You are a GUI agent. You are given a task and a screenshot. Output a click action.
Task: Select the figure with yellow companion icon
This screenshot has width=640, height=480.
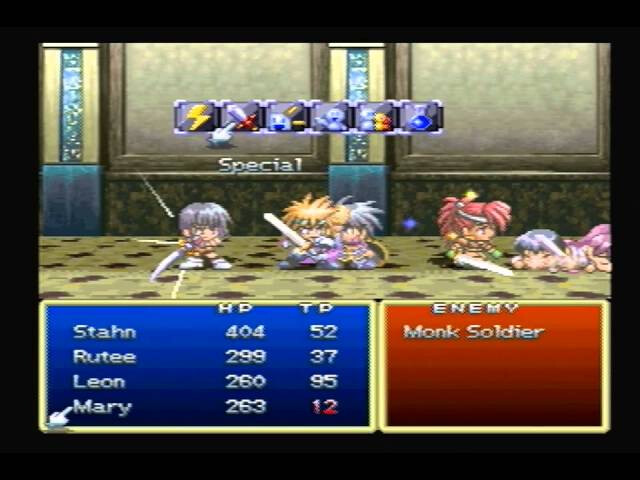tap(376, 117)
